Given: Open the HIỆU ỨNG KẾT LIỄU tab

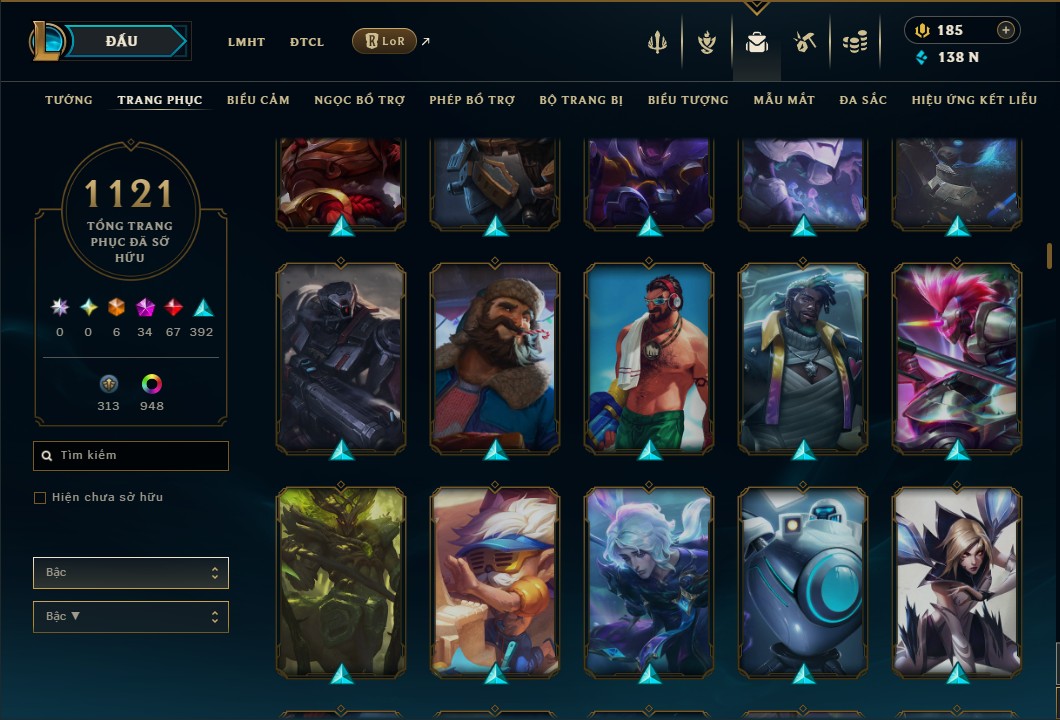Looking at the screenshot, I should coord(974,100).
